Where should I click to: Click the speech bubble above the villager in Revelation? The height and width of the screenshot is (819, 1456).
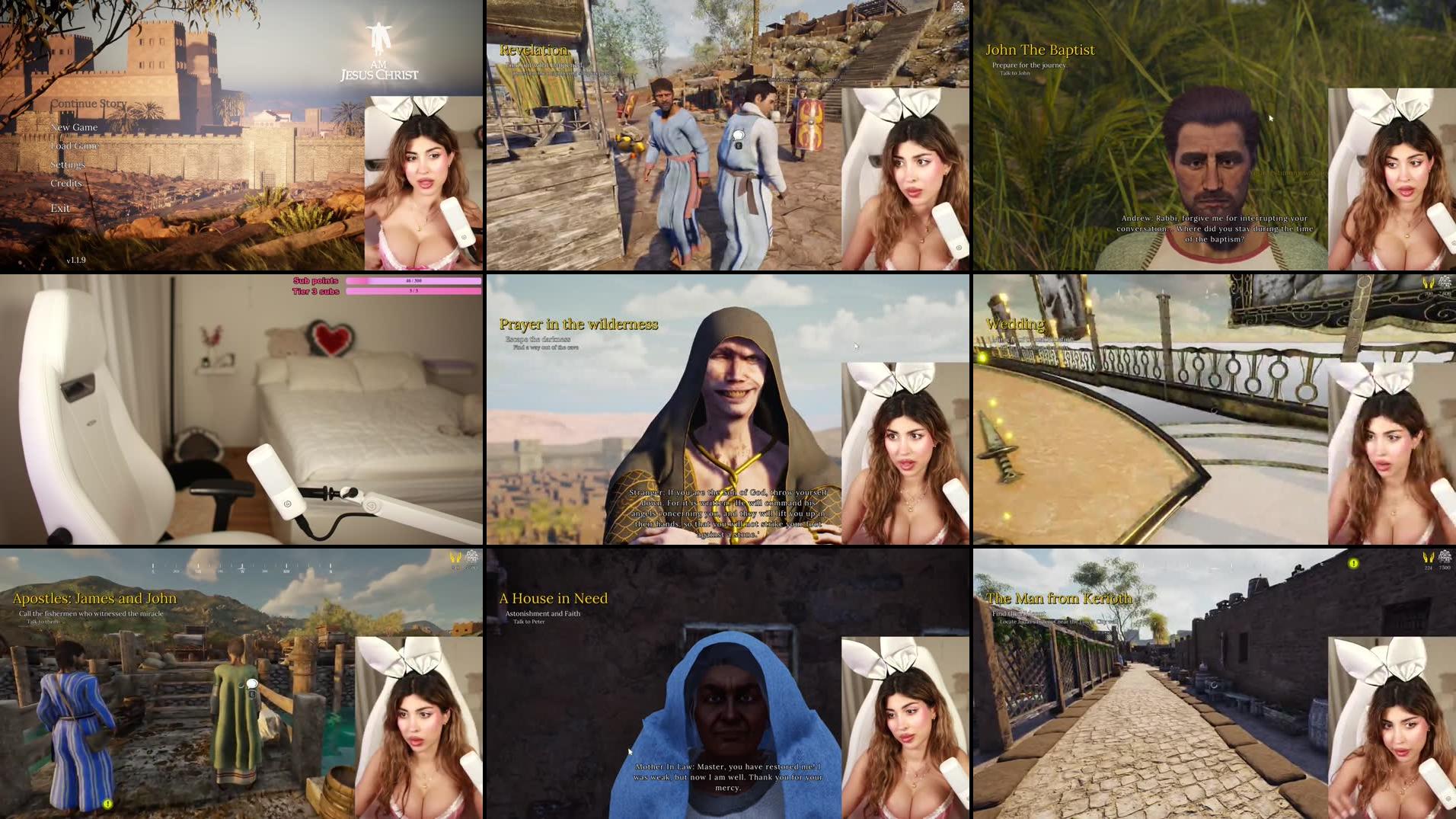(x=739, y=133)
